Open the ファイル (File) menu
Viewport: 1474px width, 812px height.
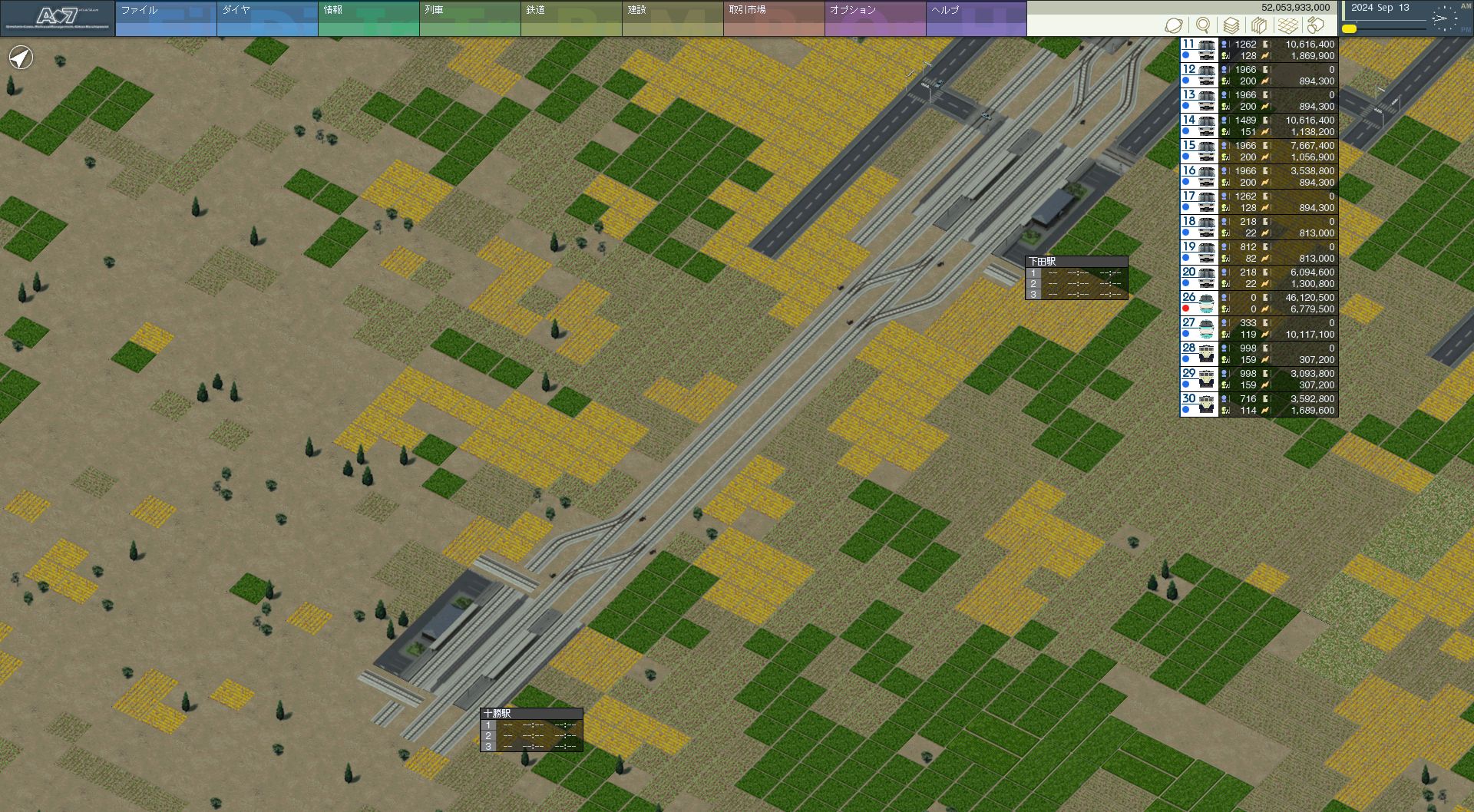click(165, 18)
